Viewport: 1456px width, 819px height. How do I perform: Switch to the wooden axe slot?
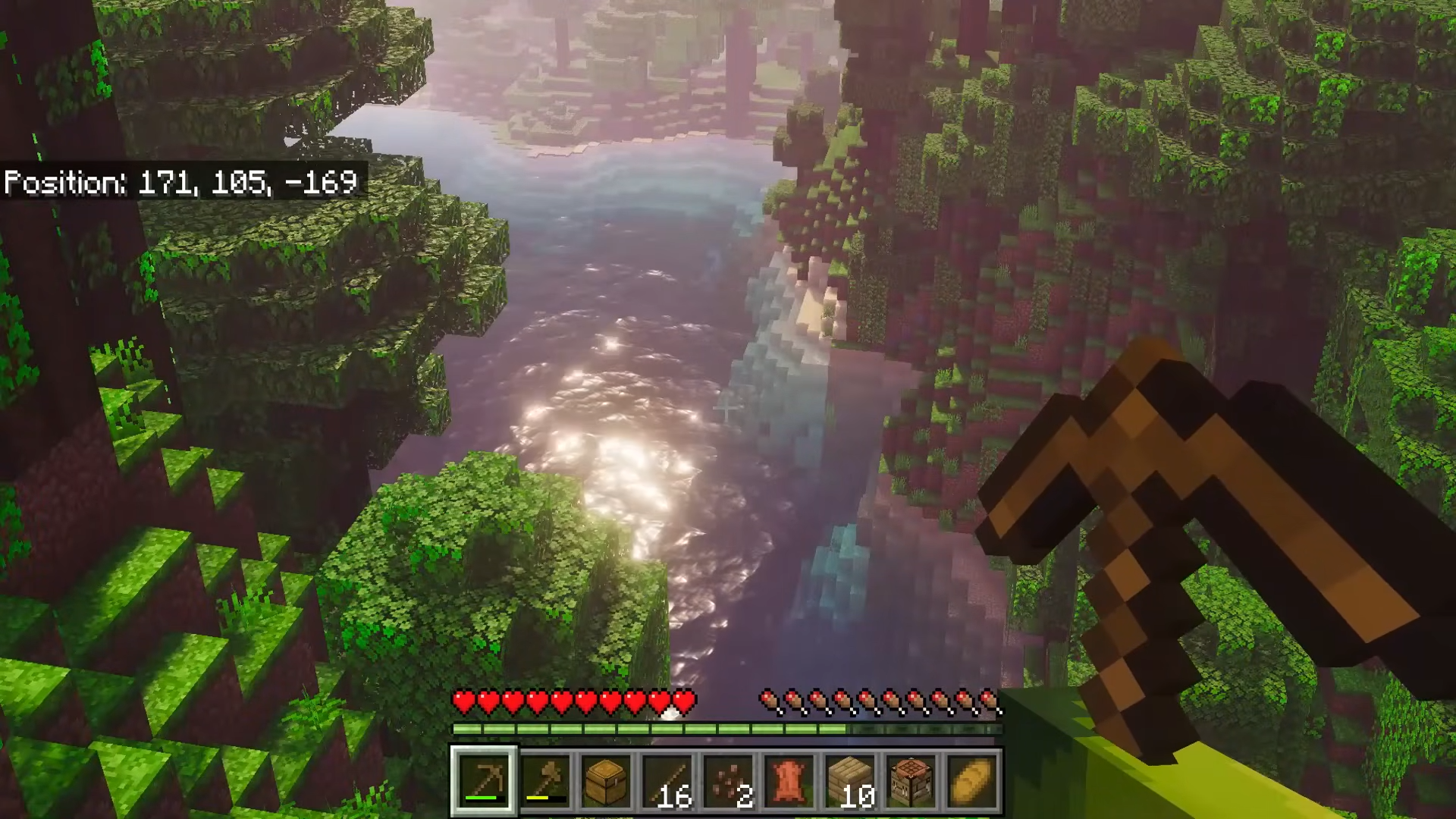point(546,780)
